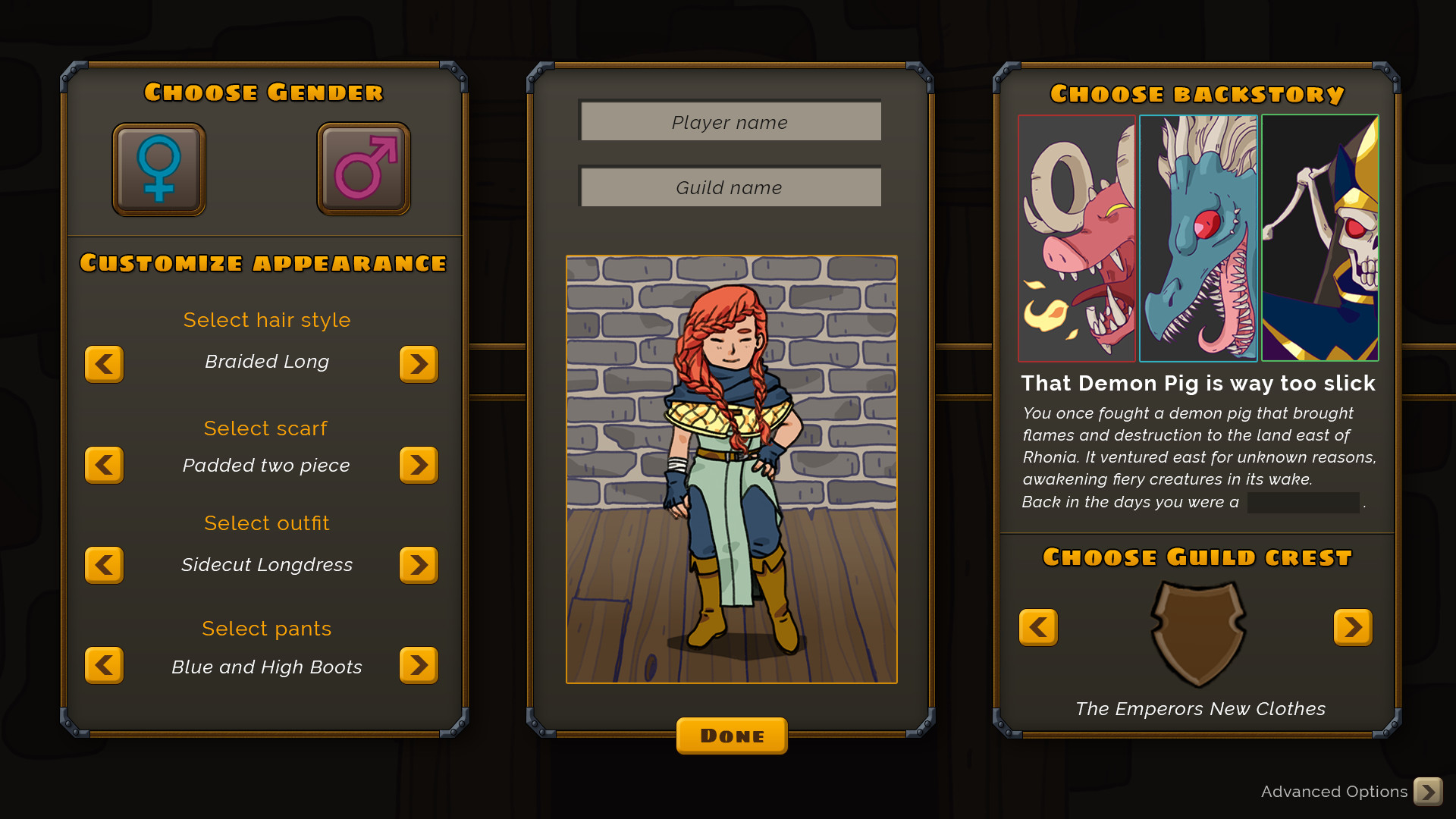This screenshot has width=1456, height=819.
Task: Select previous outfit before Sidecut Longdress
Action: [x=104, y=564]
